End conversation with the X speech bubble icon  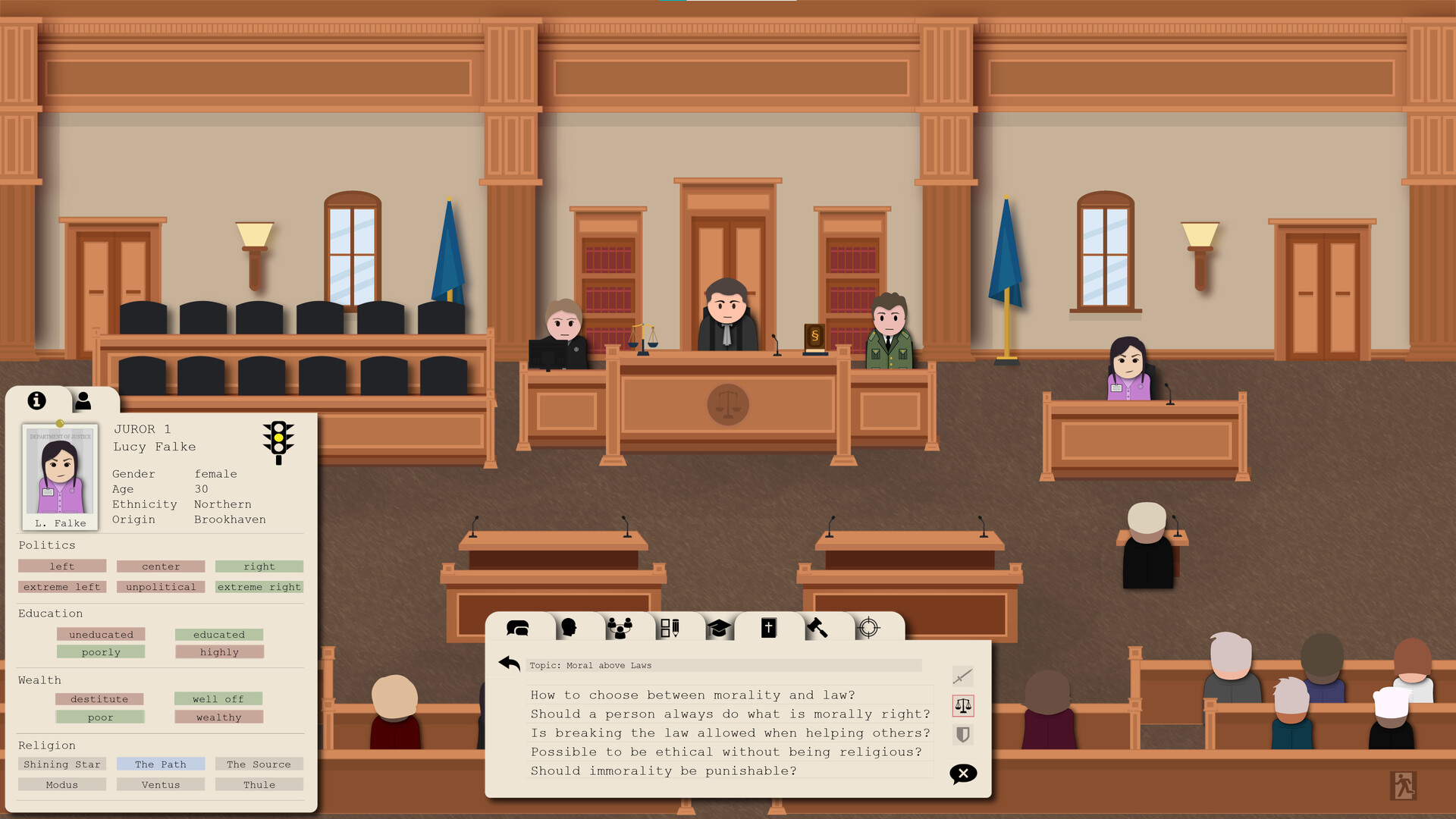coord(962,773)
